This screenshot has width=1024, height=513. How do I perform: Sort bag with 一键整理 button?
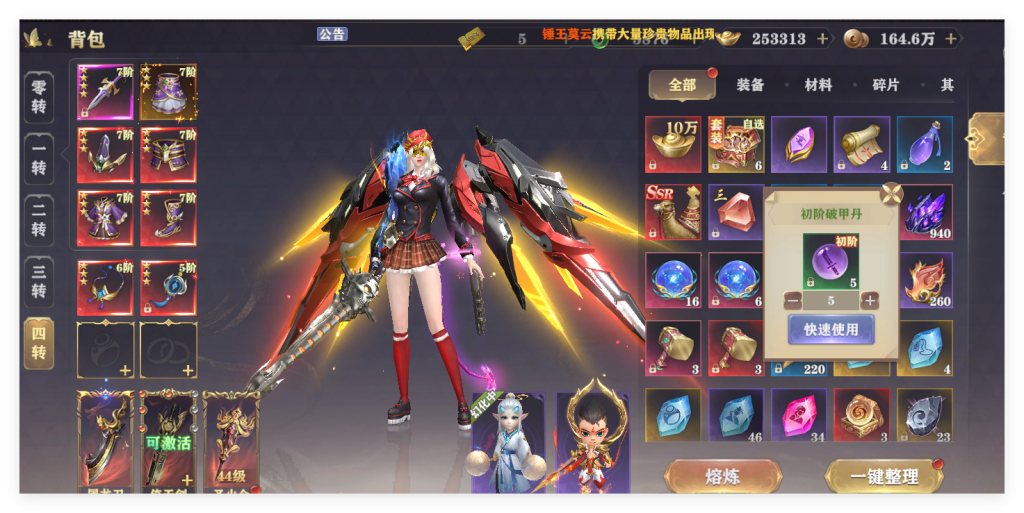pos(884,476)
